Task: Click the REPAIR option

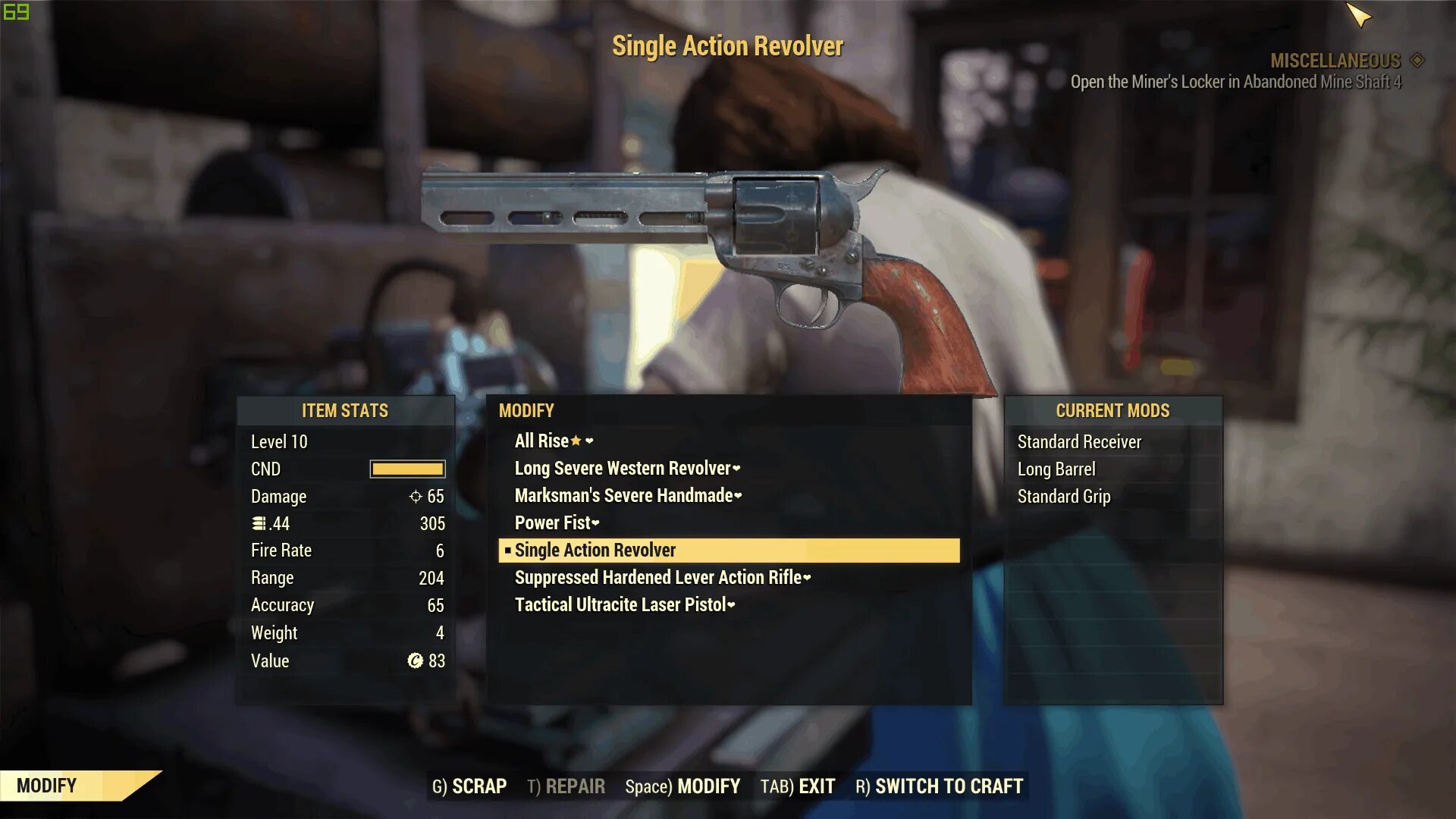Action: [566, 786]
